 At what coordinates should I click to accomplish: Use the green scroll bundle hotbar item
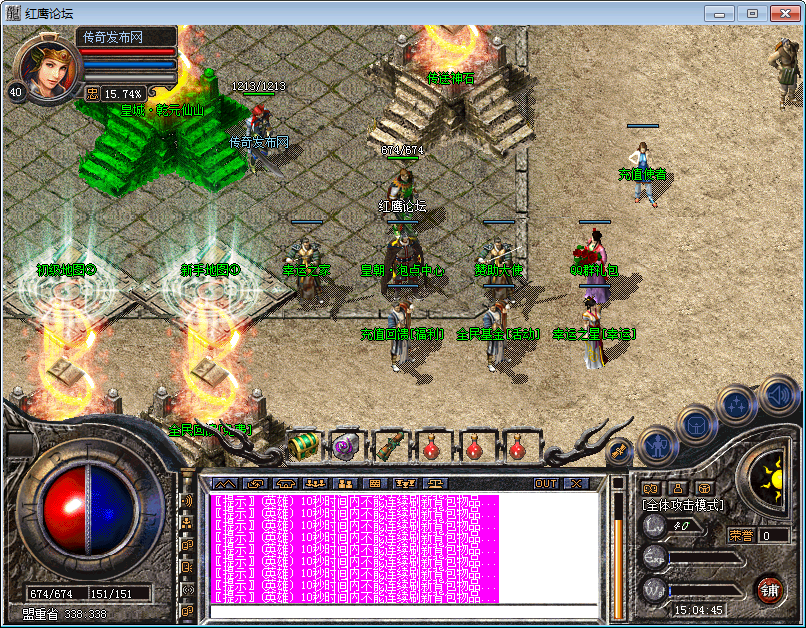(x=388, y=446)
